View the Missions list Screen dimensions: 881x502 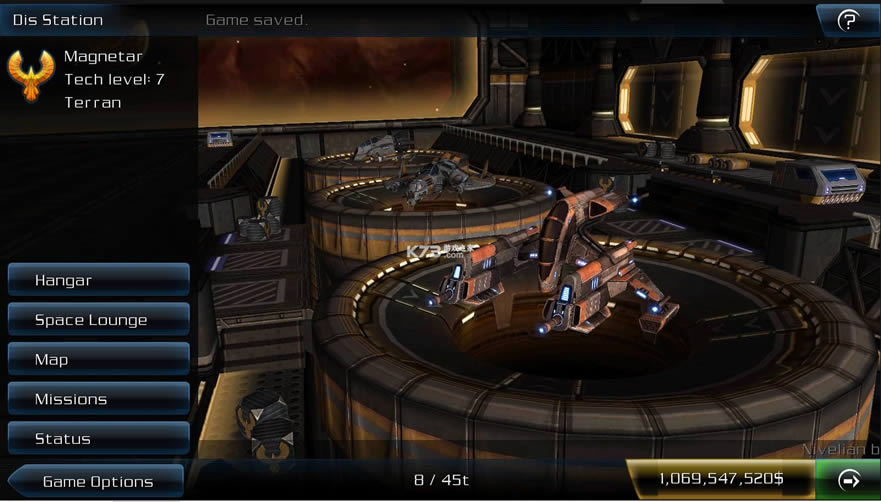(98, 399)
